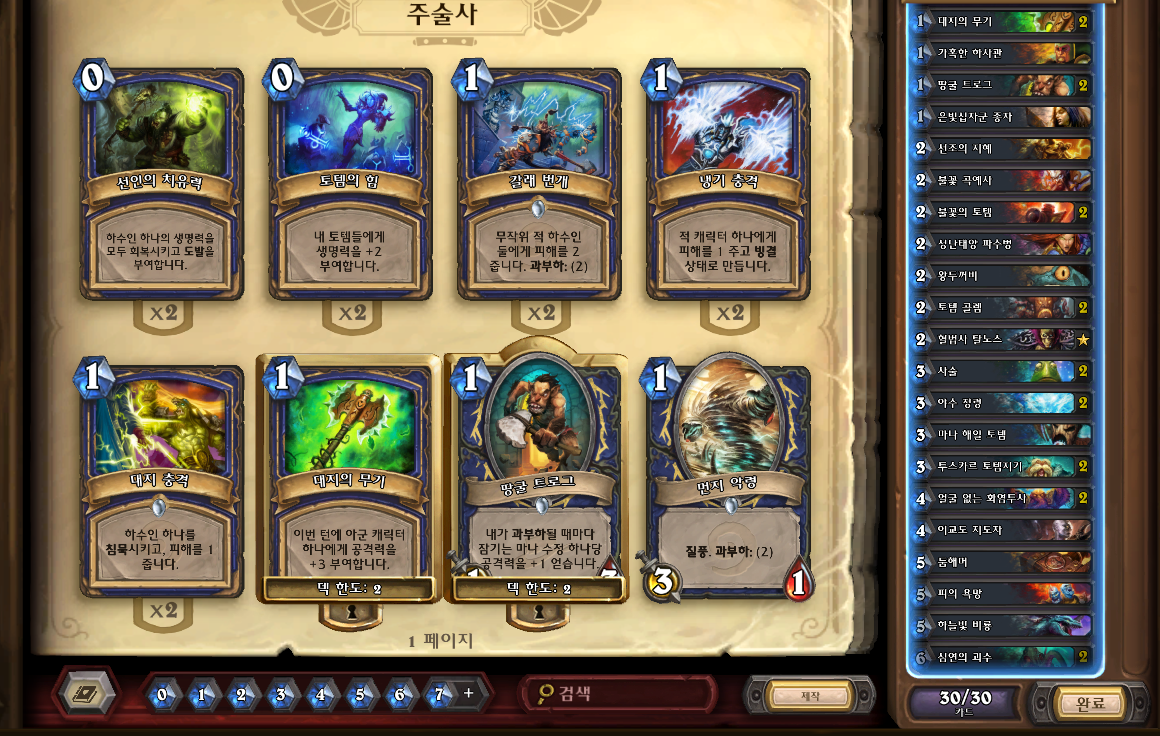This screenshot has width=1160, height=736.
Task: Filter cards by 0 mana cost
Action: (163, 694)
